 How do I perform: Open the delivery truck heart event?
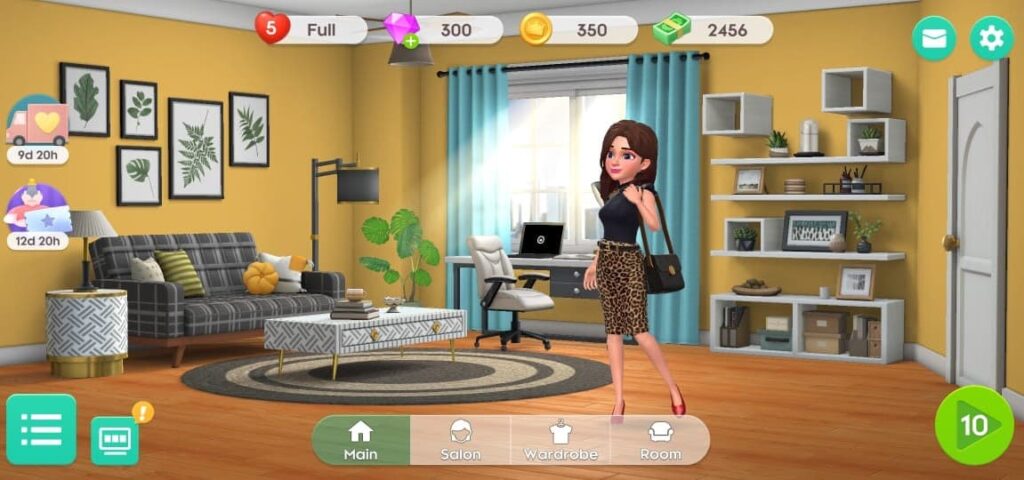[37, 123]
